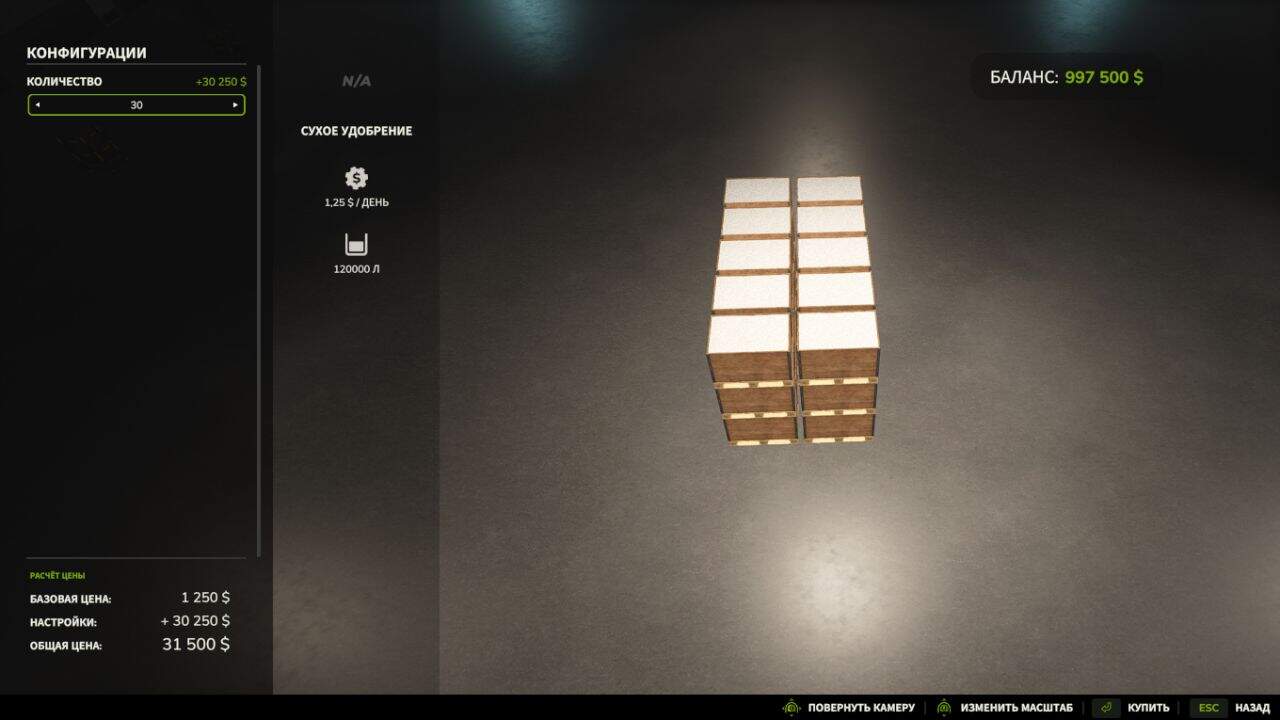Click the ESC badge next to НАЗАД
The image size is (1280, 720).
point(1207,706)
